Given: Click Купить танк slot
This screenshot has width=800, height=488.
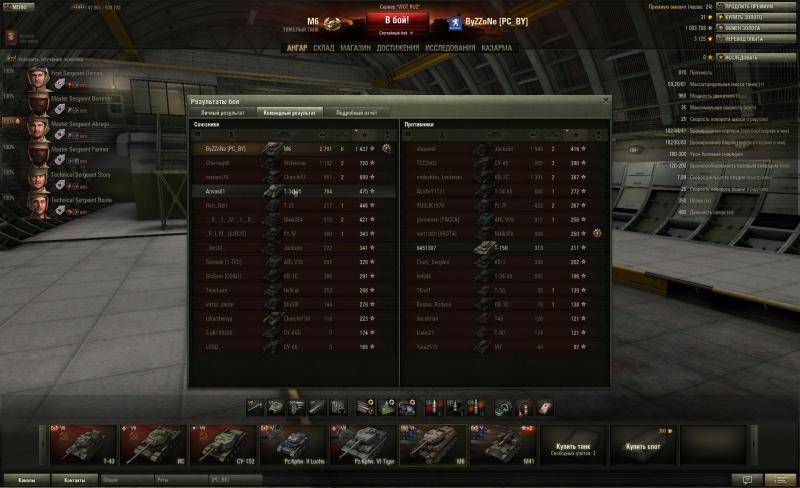Looking at the screenshot, I should point(571,446).
